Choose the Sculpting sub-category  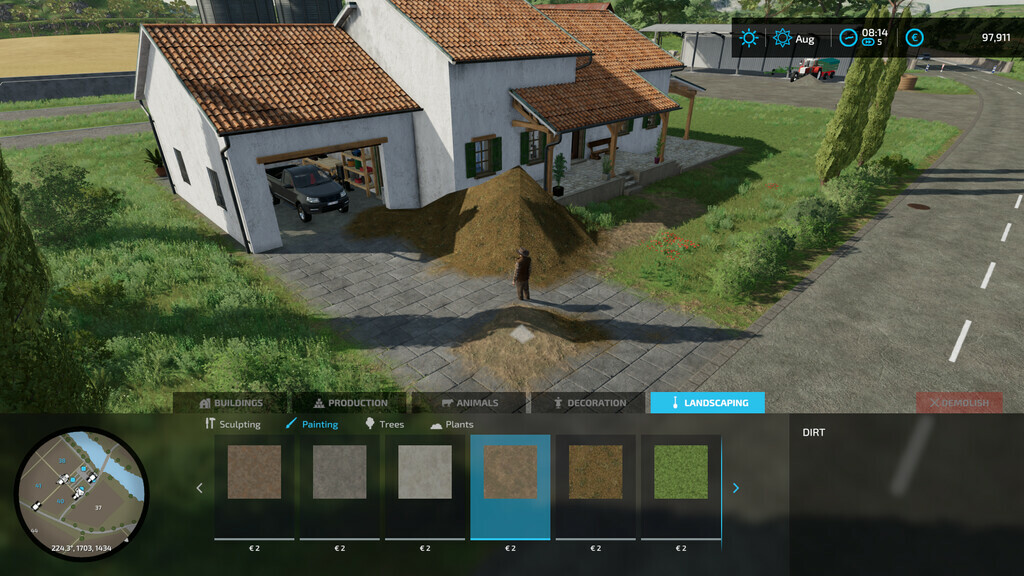tap(233, 424)
